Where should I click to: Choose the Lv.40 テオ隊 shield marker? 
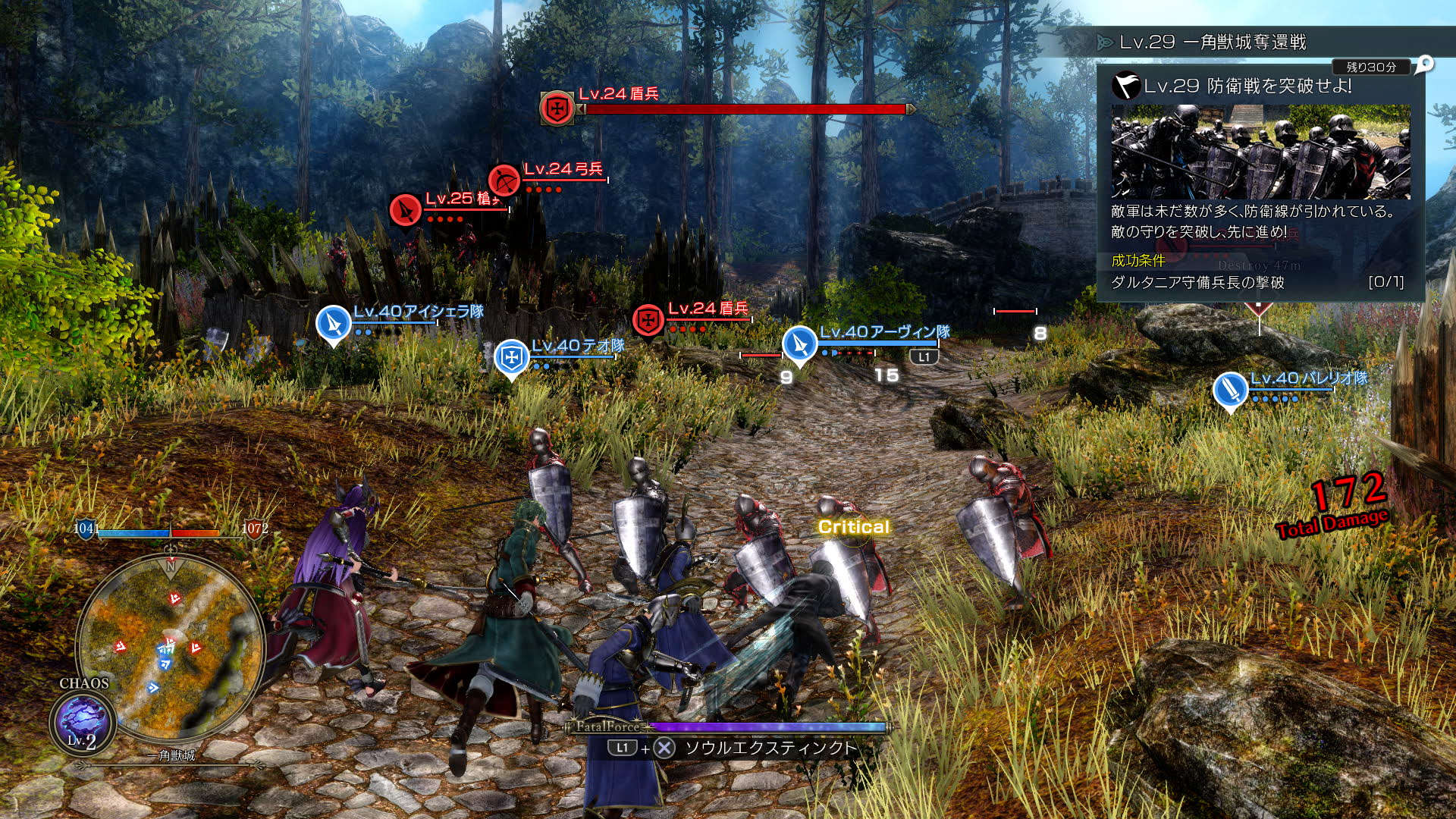(x=511, y=356)
